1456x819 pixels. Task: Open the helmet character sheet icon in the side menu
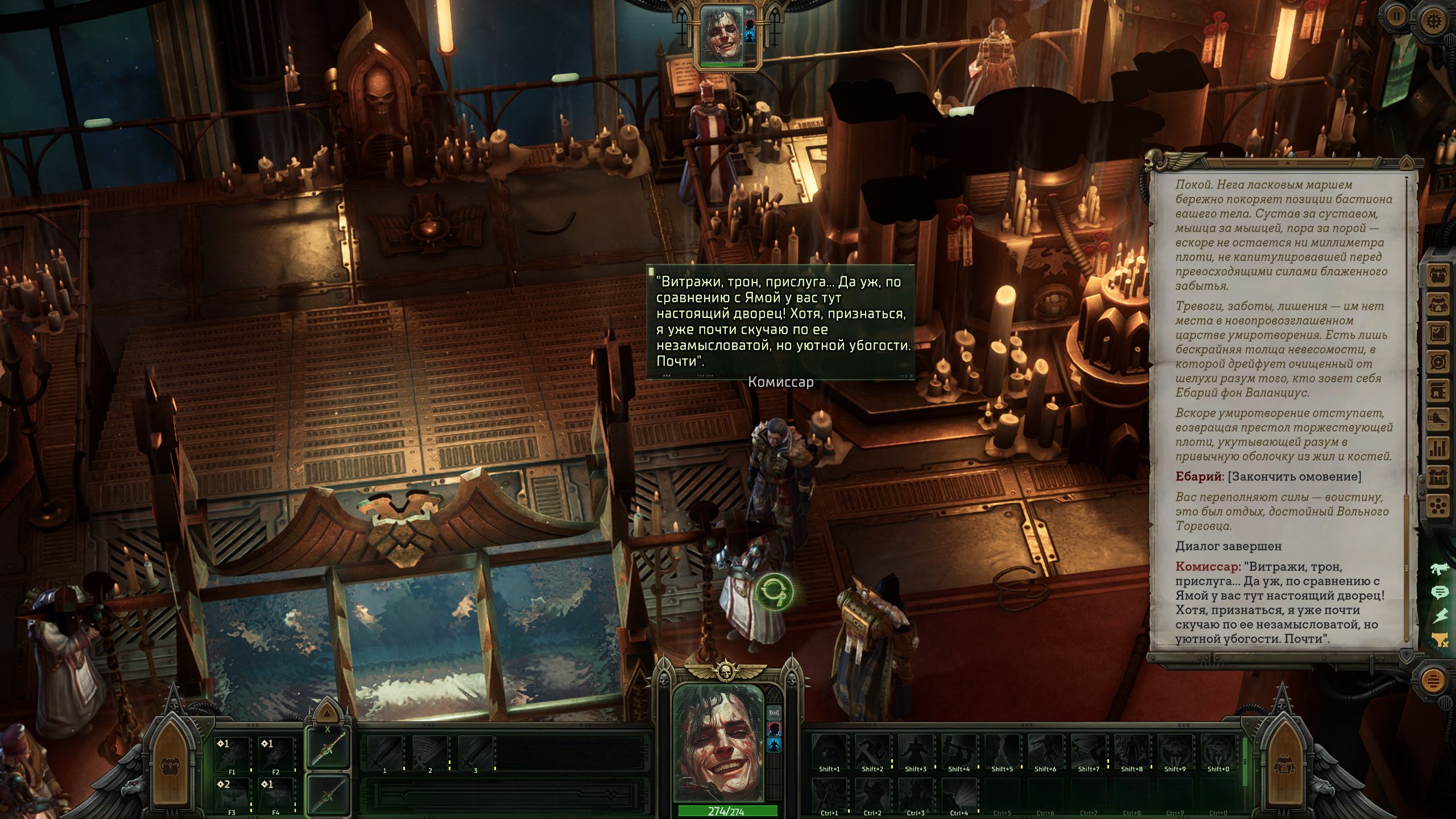(x=1439, y=304)
